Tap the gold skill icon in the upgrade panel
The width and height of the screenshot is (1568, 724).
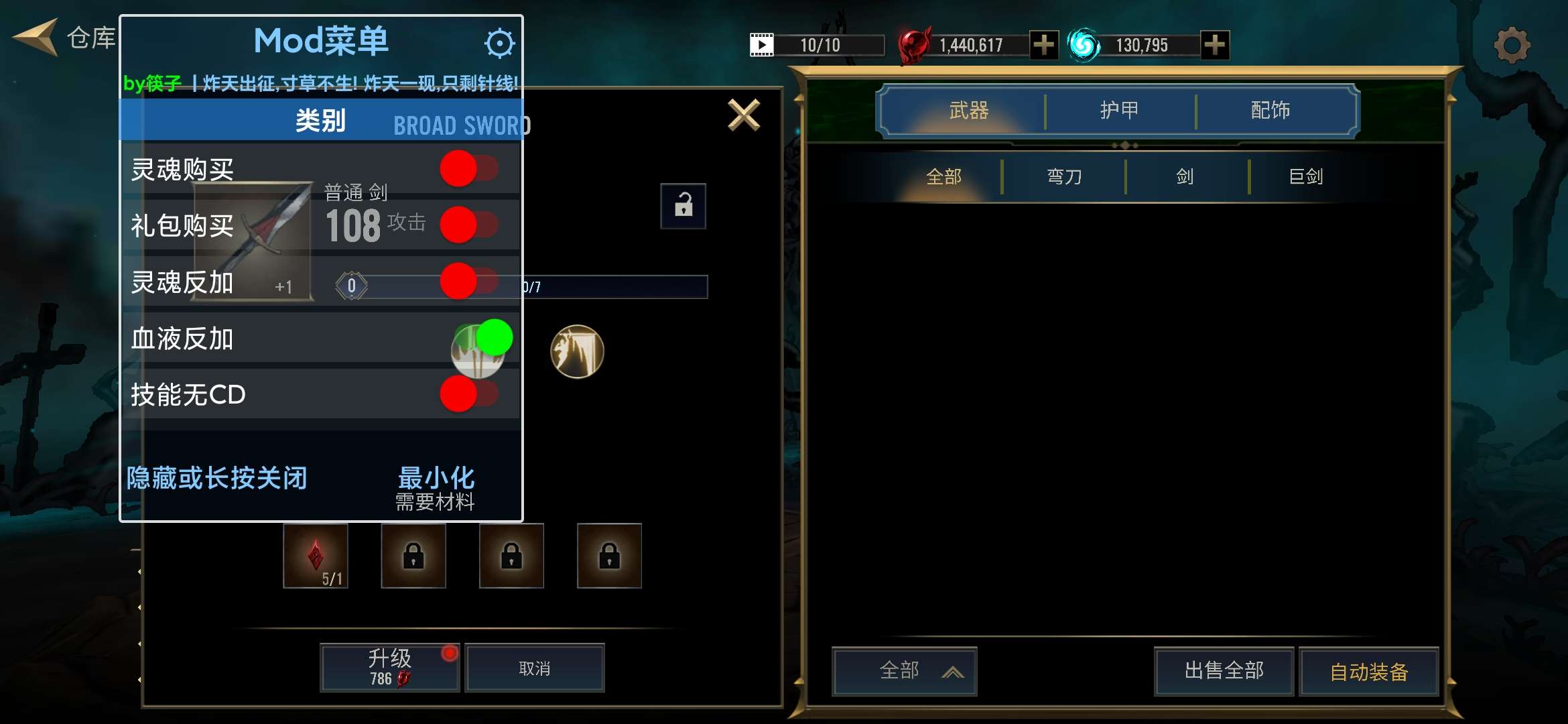[576, 351]
